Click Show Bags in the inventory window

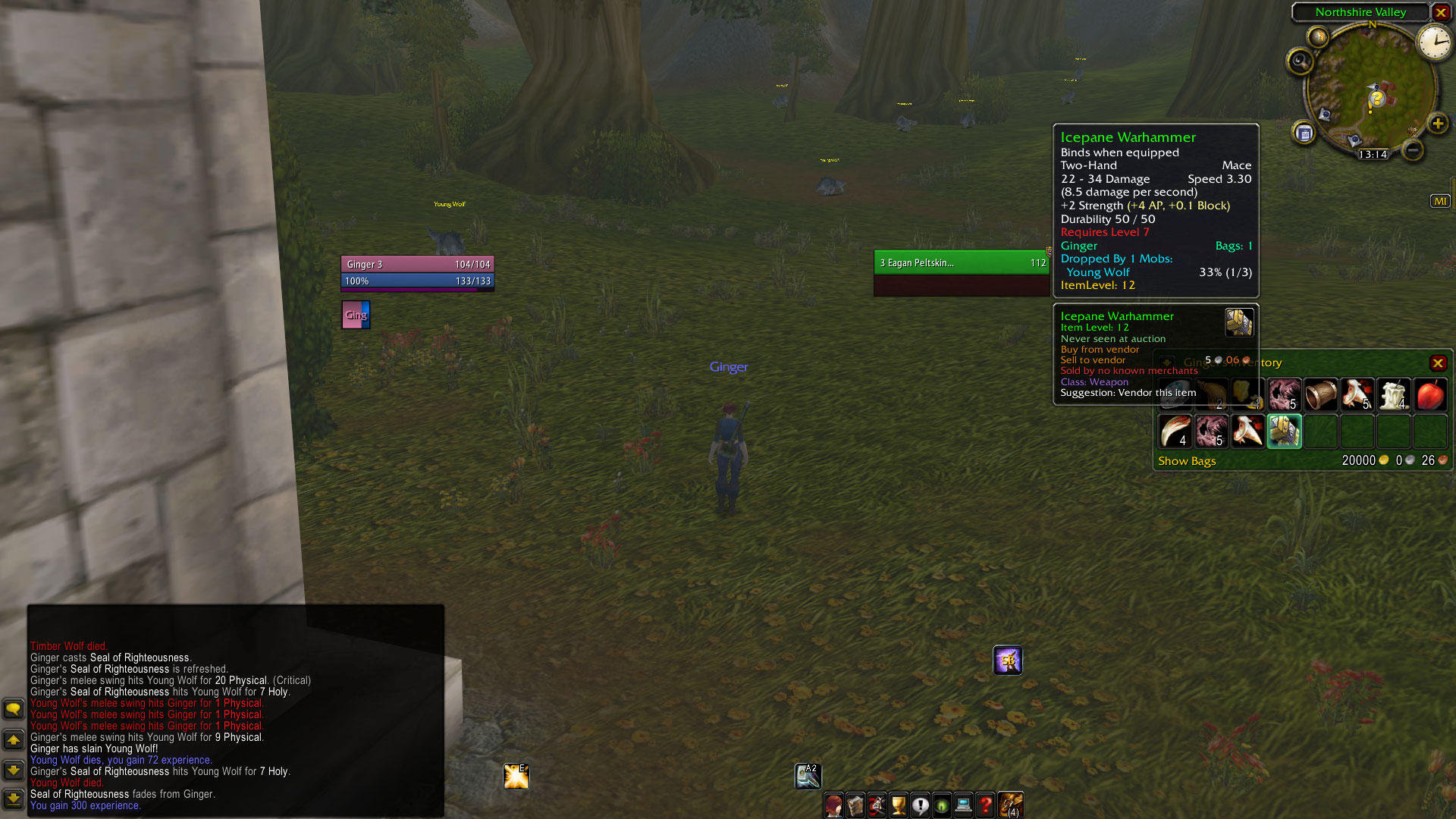click(x=1187, y=460)
